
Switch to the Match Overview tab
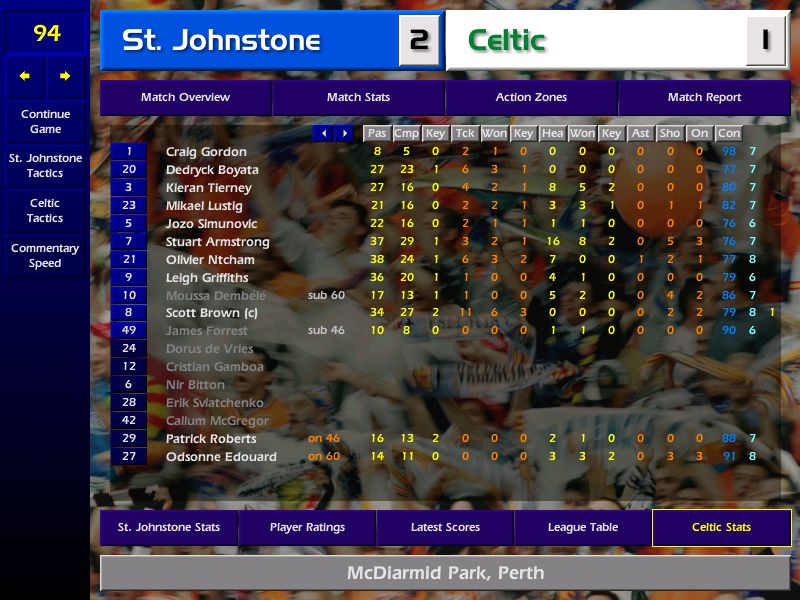click(185, 98)
